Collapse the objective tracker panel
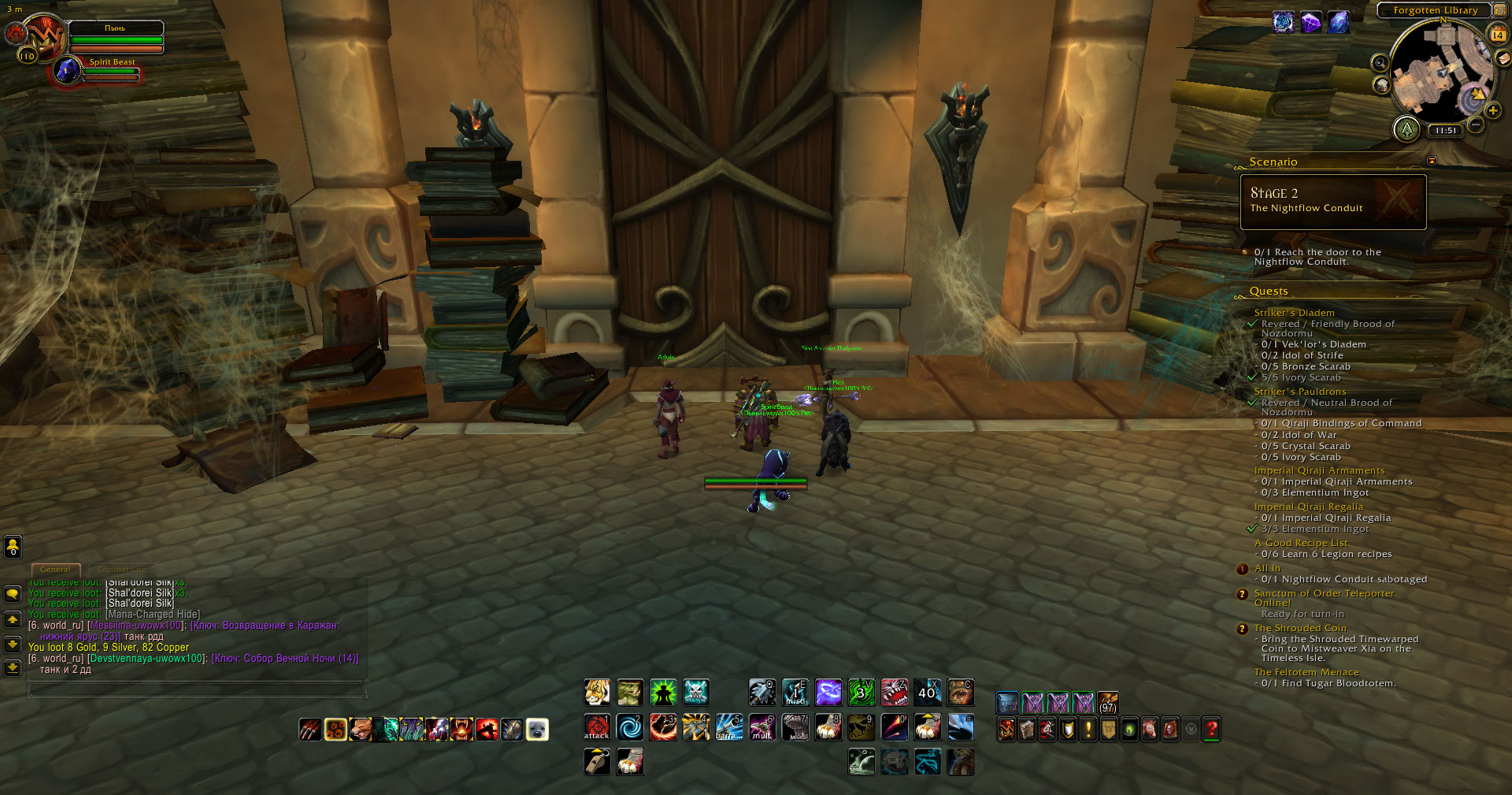1512x795 pixels. 1432,161
